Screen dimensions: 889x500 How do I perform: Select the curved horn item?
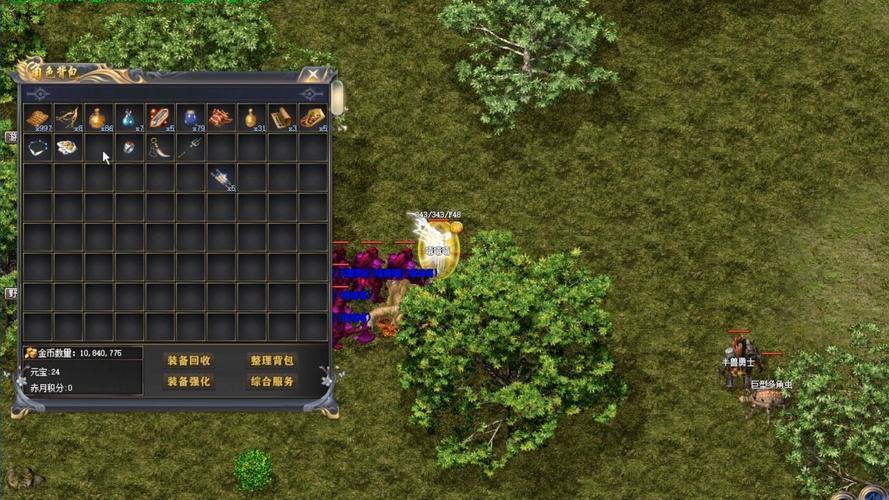160,148
